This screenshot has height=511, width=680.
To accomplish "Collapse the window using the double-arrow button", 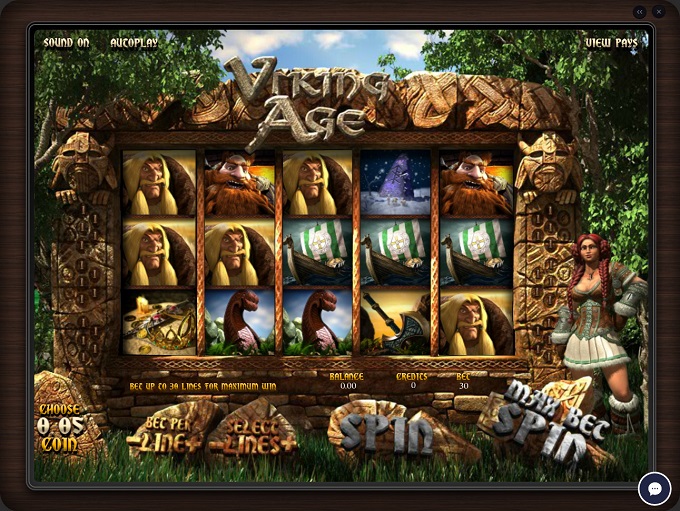I will pos(640,12).
